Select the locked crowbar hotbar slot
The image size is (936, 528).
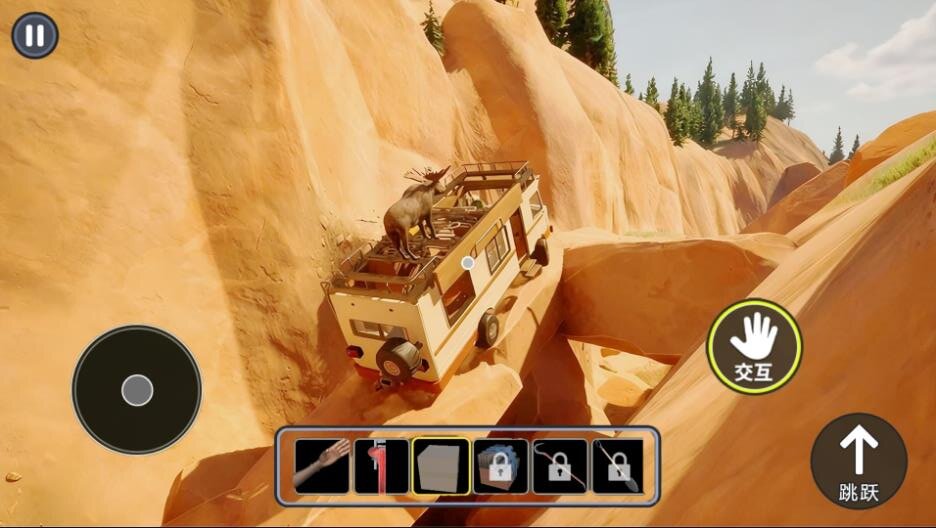pos(559,466)
